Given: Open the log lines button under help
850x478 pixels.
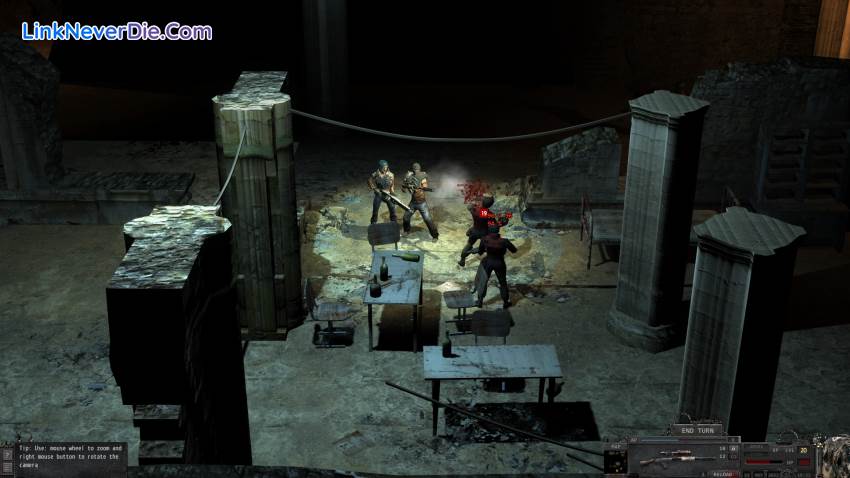Looking at the screenshot, I should [6, 468].
